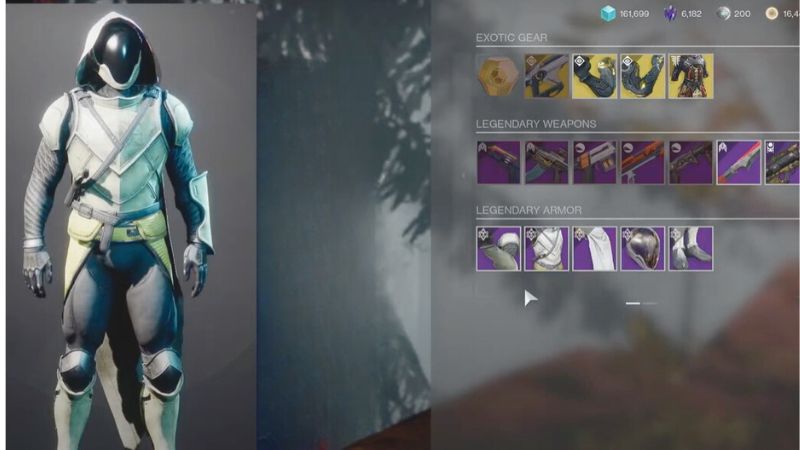Choose the long orange legendary rifle

642,162
